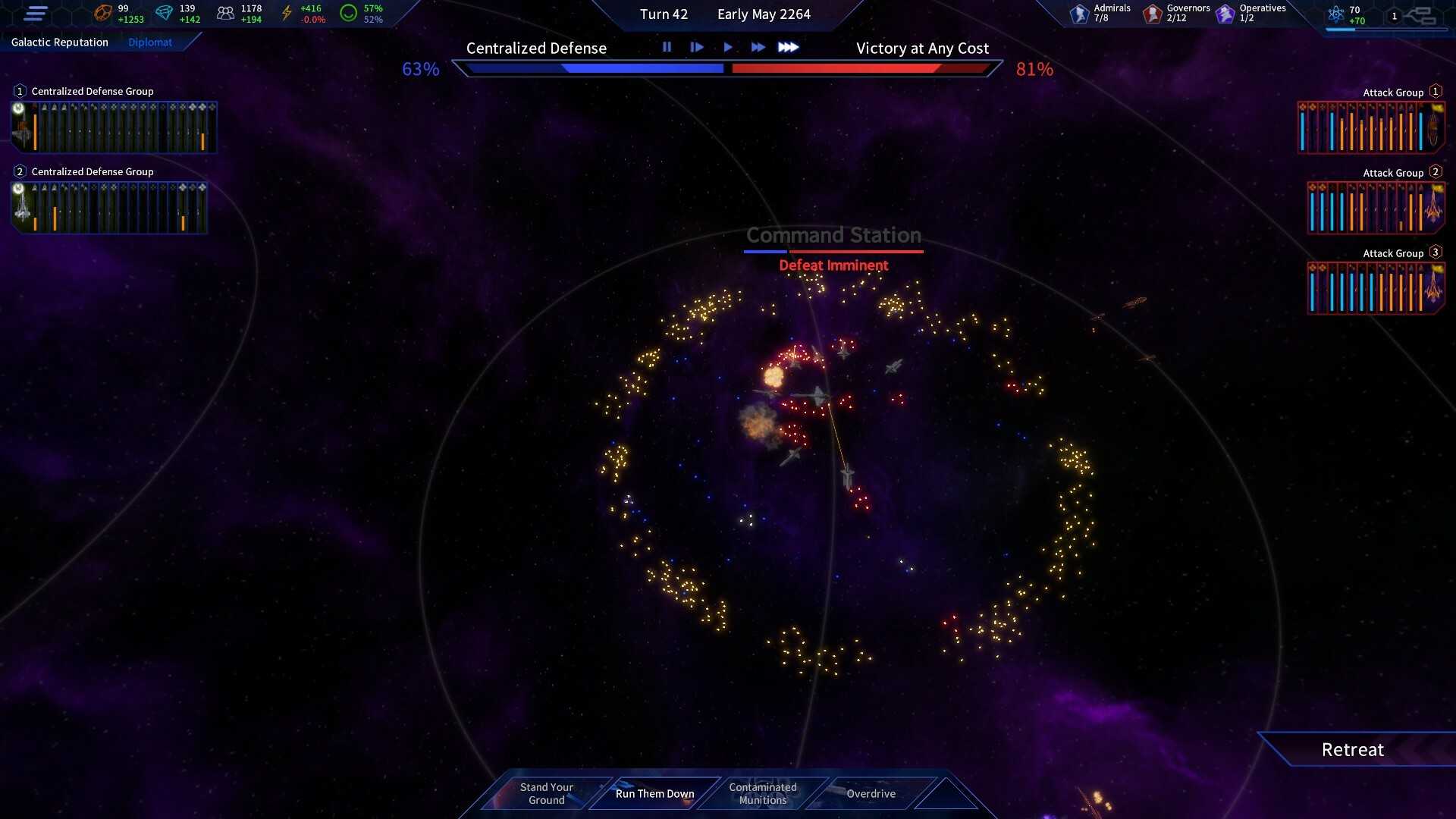Pause the battle playback
The image size is (1456, 819).
click(667, 47)
